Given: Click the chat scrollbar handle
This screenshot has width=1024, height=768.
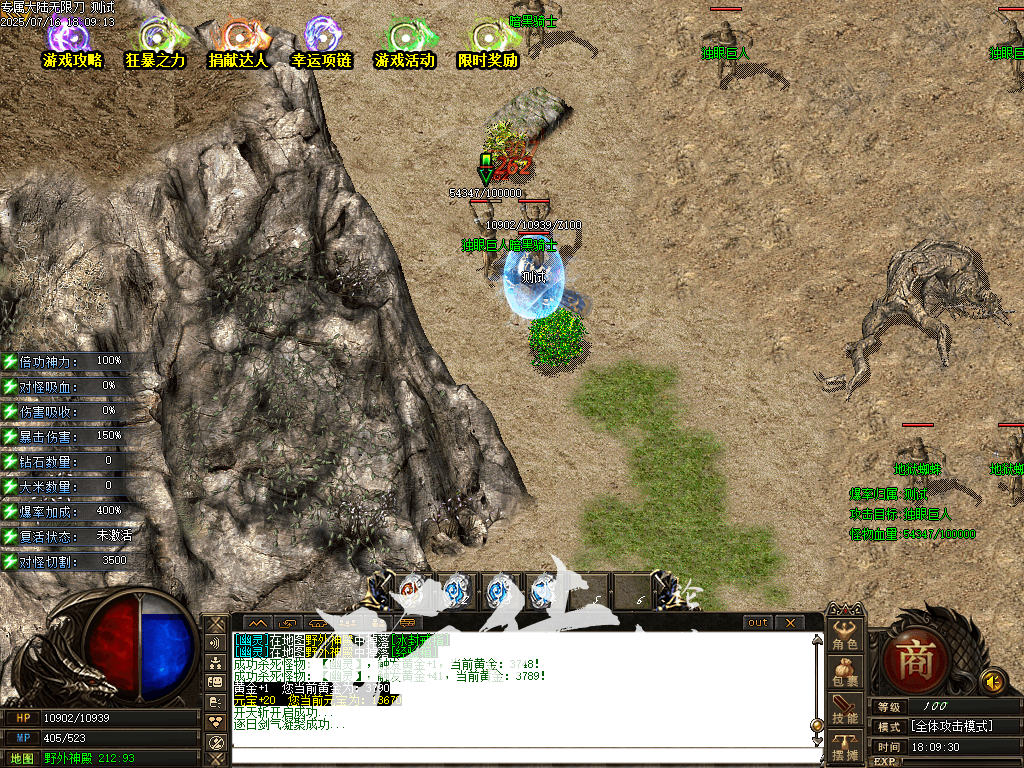Looking at the screenshot, I should click(x=816, y=724).
